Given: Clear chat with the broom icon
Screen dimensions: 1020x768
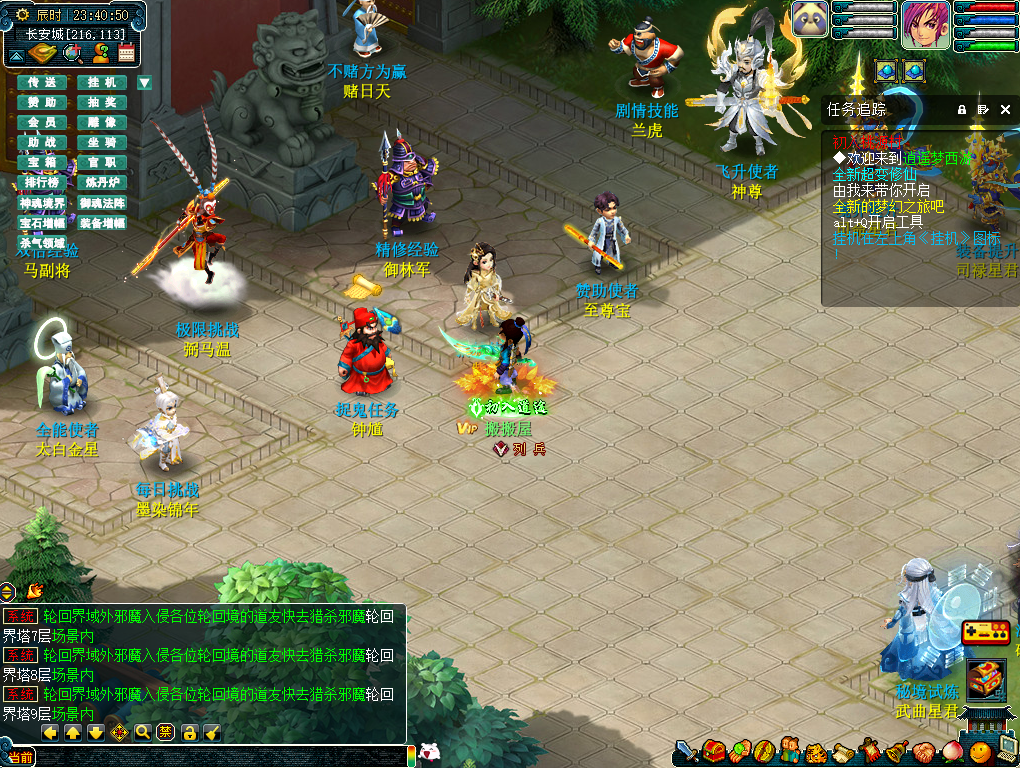Looking at the screenshot, I should coord(212,732).
